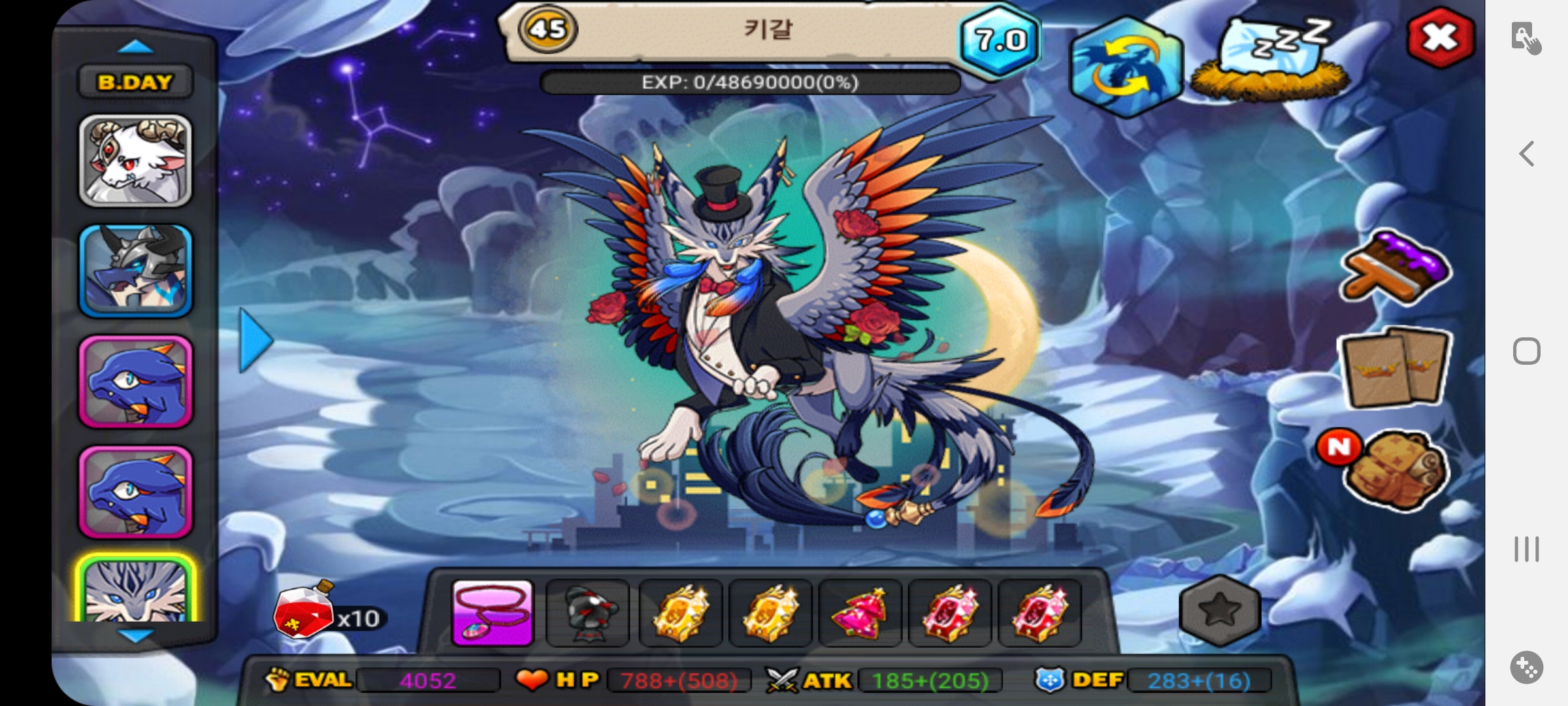
Task: Open the card deck icon
Action: 1394,367
